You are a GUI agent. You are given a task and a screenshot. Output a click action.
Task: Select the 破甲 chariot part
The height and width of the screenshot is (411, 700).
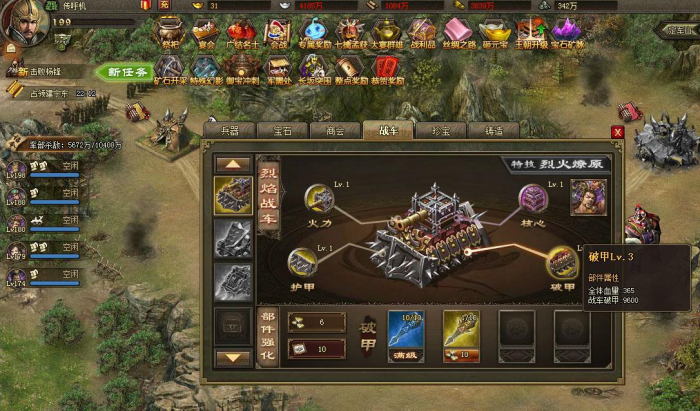point(562,261)
